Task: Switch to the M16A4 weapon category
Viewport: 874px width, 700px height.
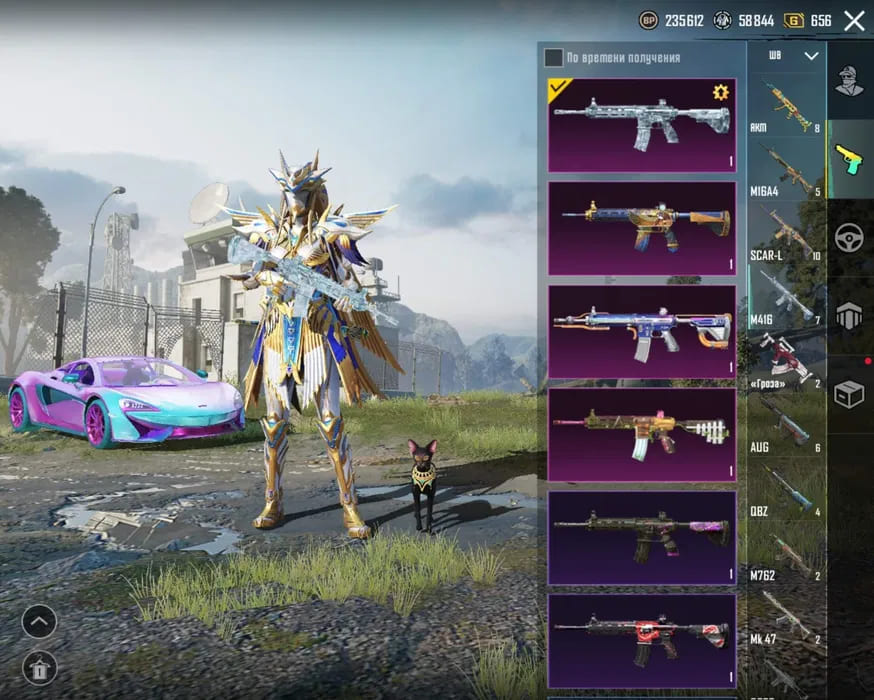Action: [x=785, y=170]
